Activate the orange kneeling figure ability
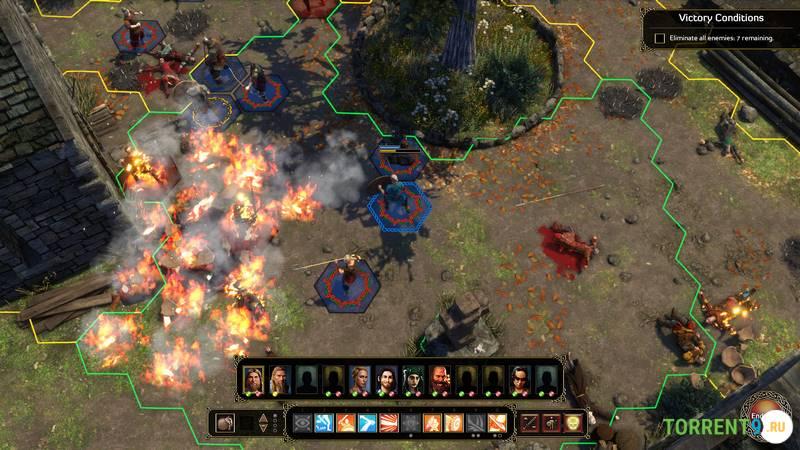The height and width of the screenshot is (450, 800). [345, 422]
